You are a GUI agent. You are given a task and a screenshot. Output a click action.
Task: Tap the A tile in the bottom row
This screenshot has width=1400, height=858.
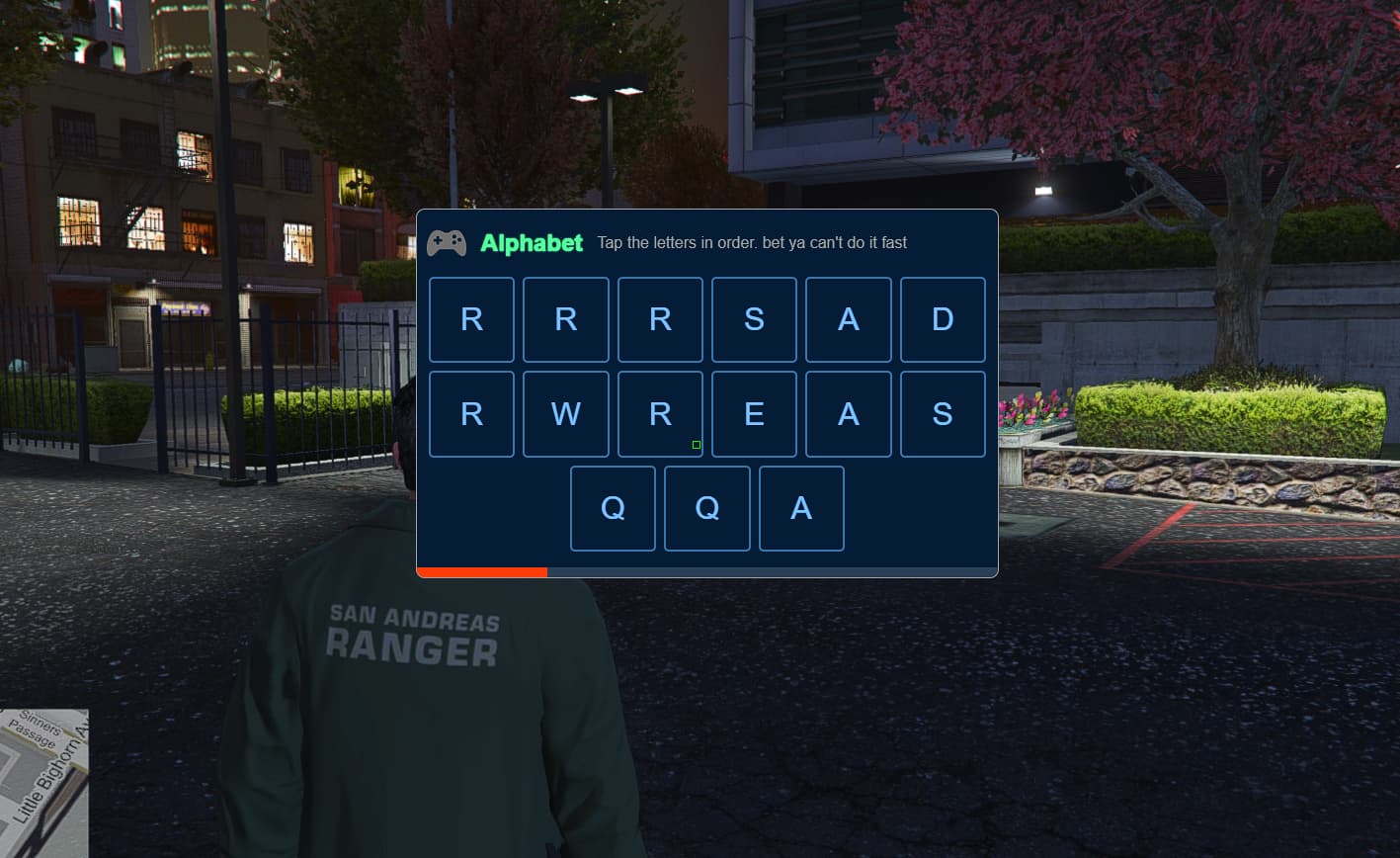pyautogui.click(x=800, y=508)
